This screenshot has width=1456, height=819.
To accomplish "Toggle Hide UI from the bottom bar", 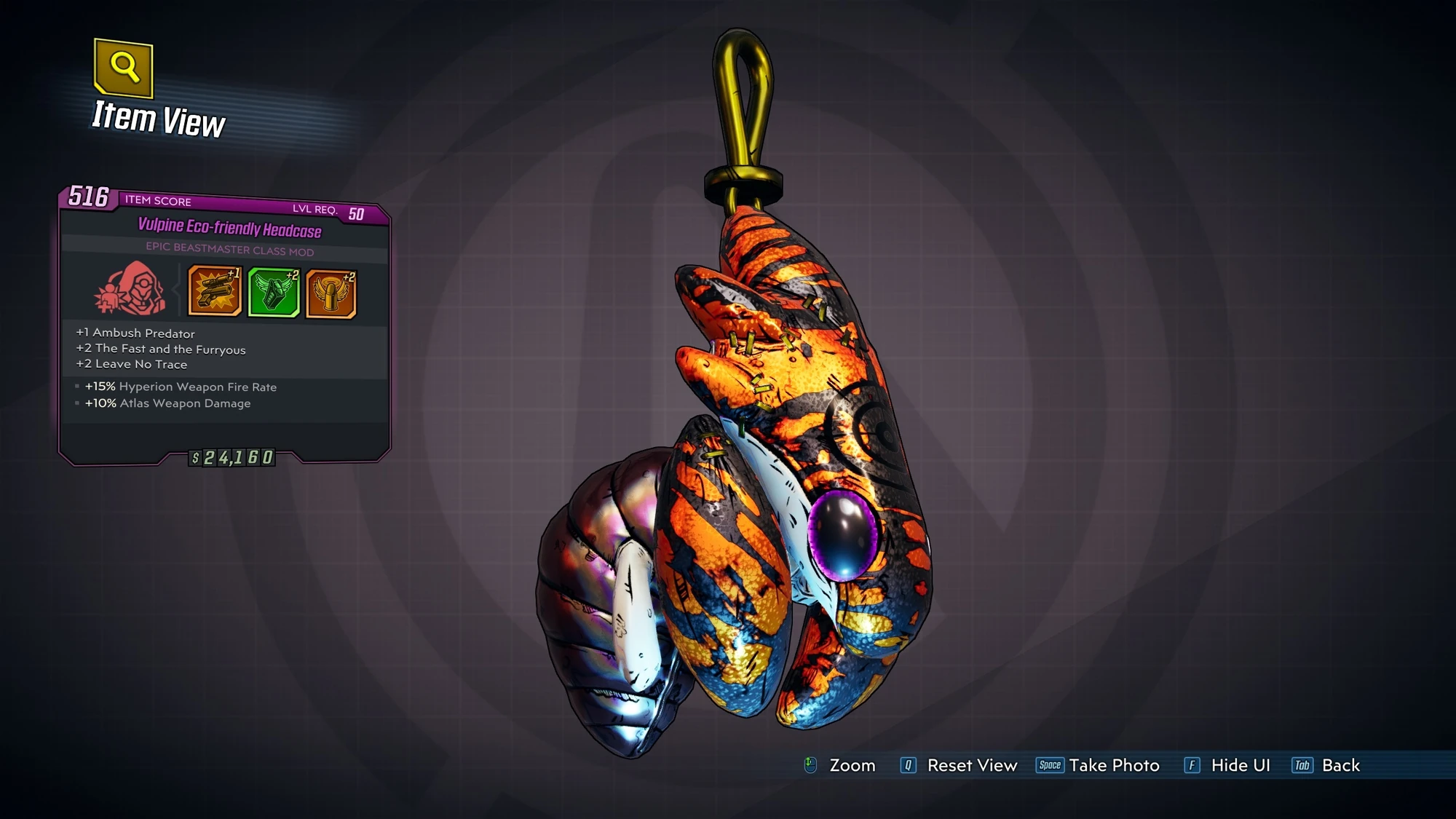I will [x=1239, y=765].
